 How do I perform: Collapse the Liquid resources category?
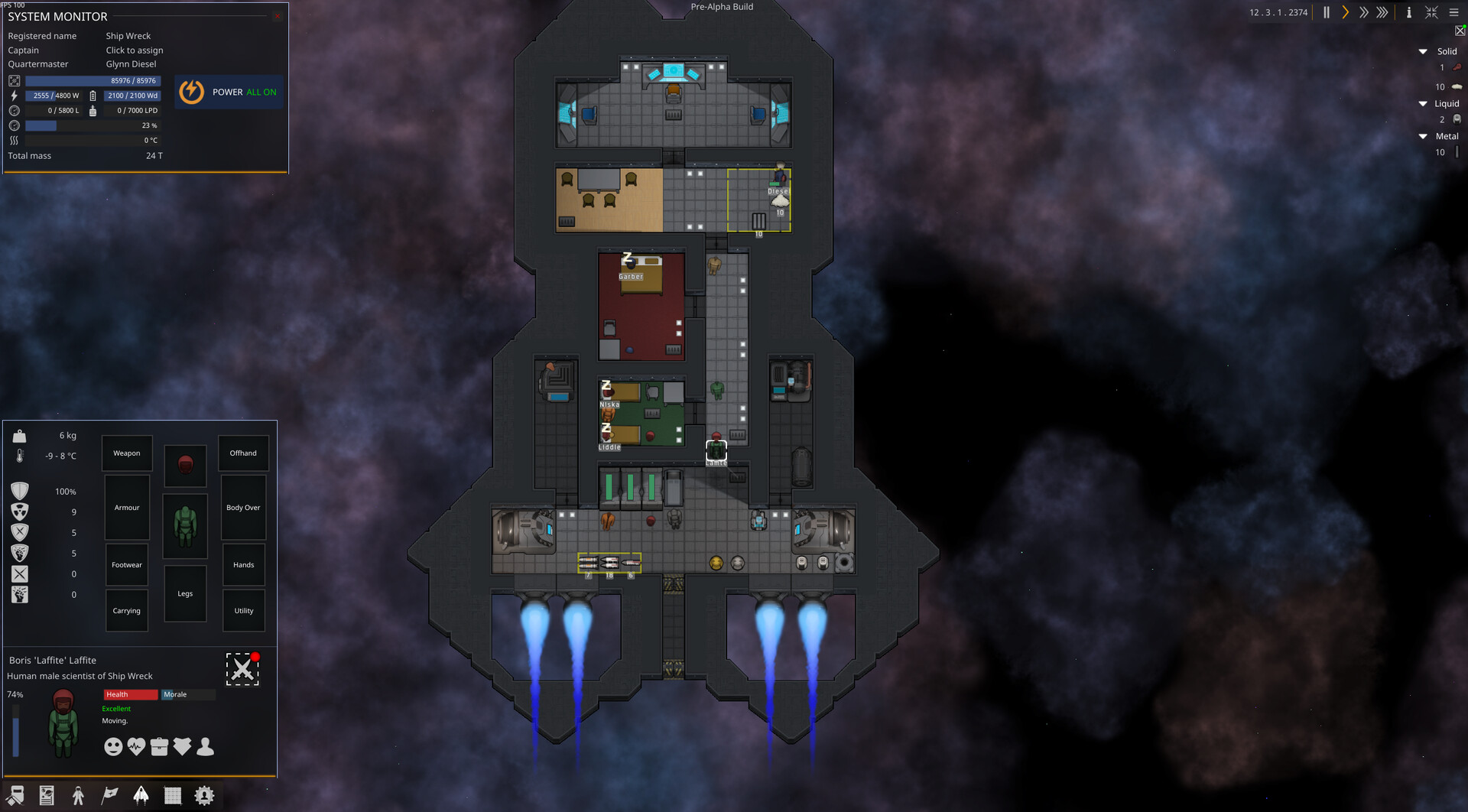pyautogui.click(x=1423, y=103)
